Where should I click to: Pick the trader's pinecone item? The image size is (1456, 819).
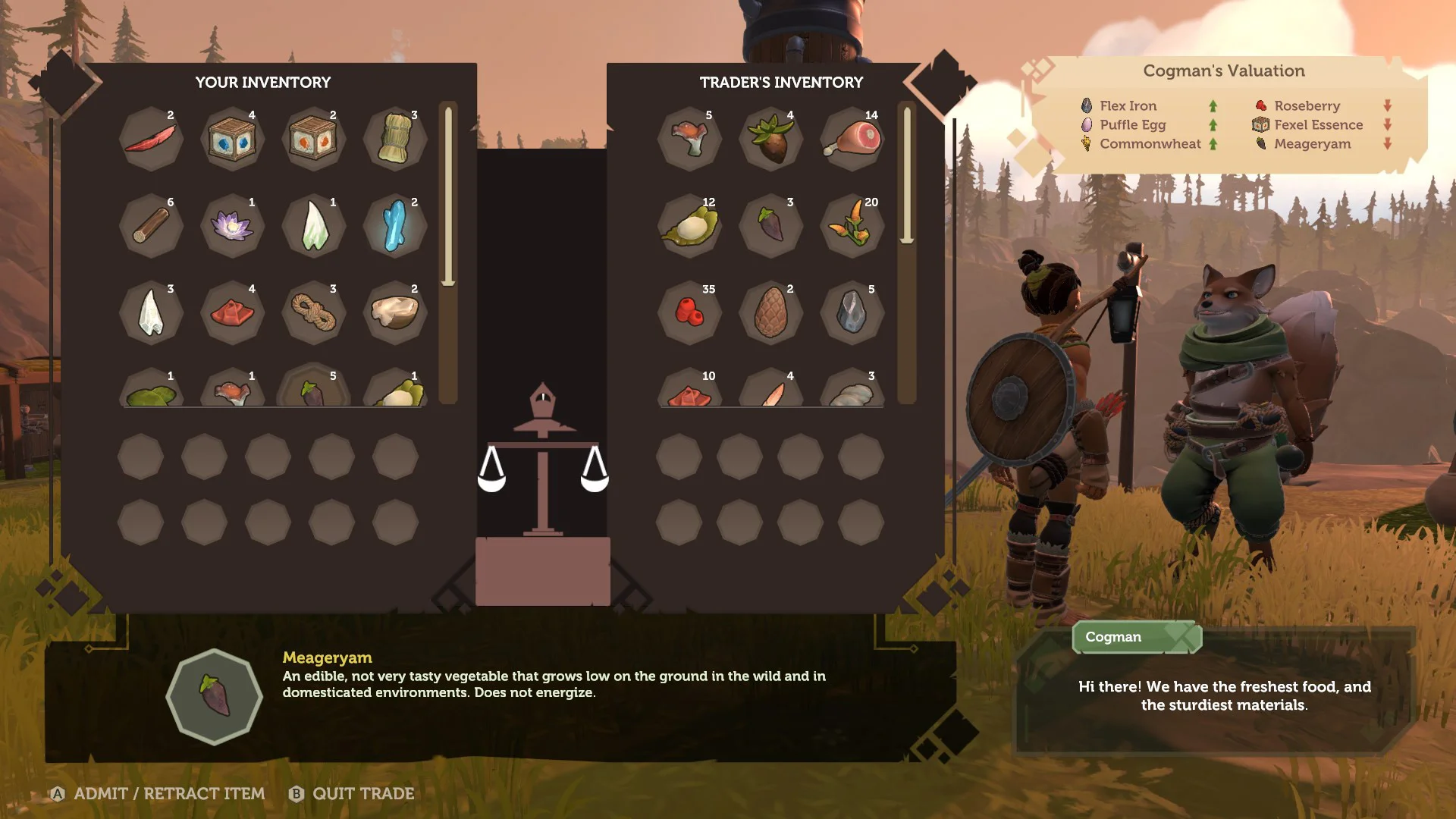point(770,312)
